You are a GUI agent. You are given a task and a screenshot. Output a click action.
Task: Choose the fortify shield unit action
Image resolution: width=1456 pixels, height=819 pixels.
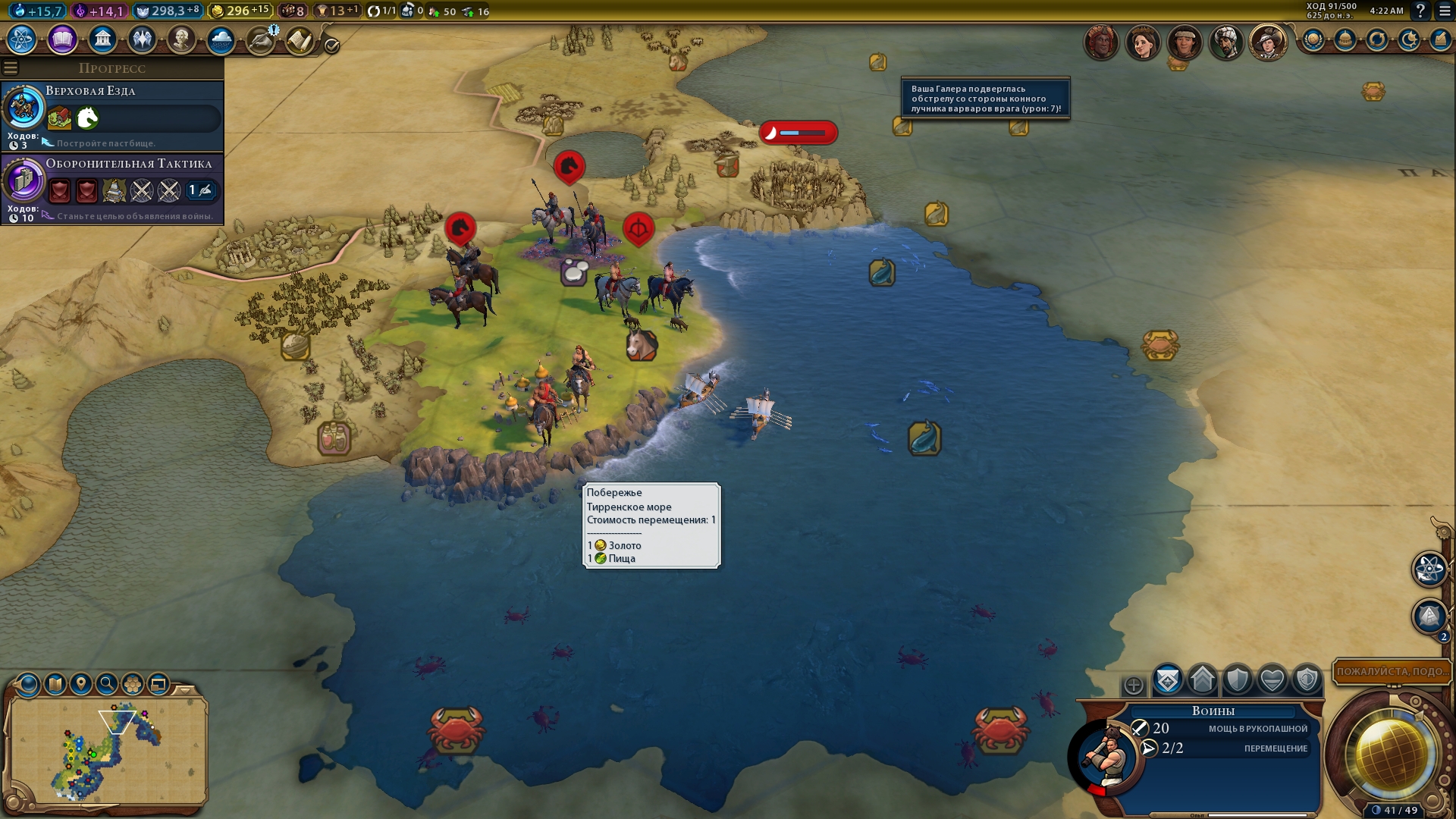(x=1238, y=679)
